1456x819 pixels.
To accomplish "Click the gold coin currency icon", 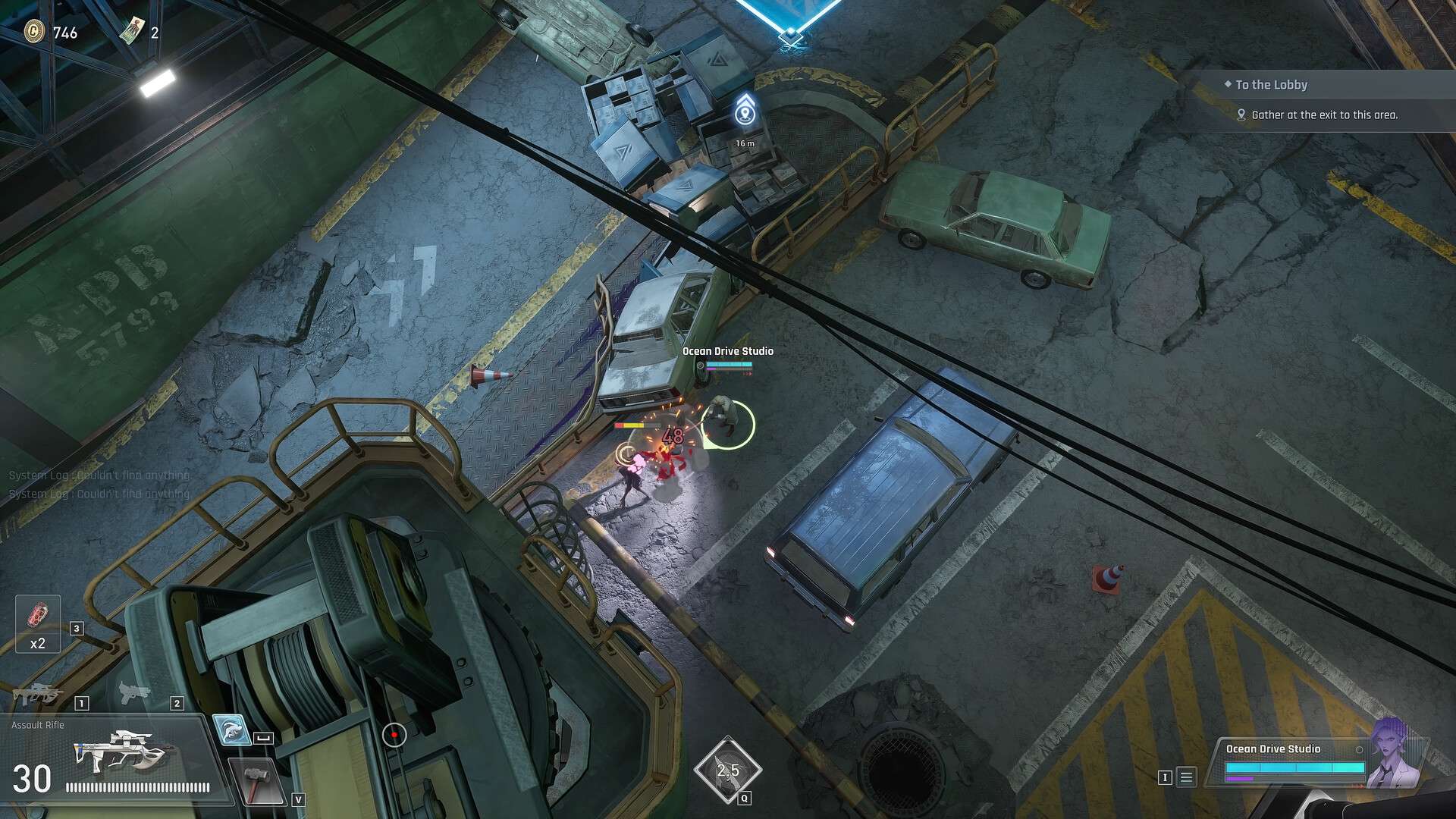I will click(x=34, y=32).
